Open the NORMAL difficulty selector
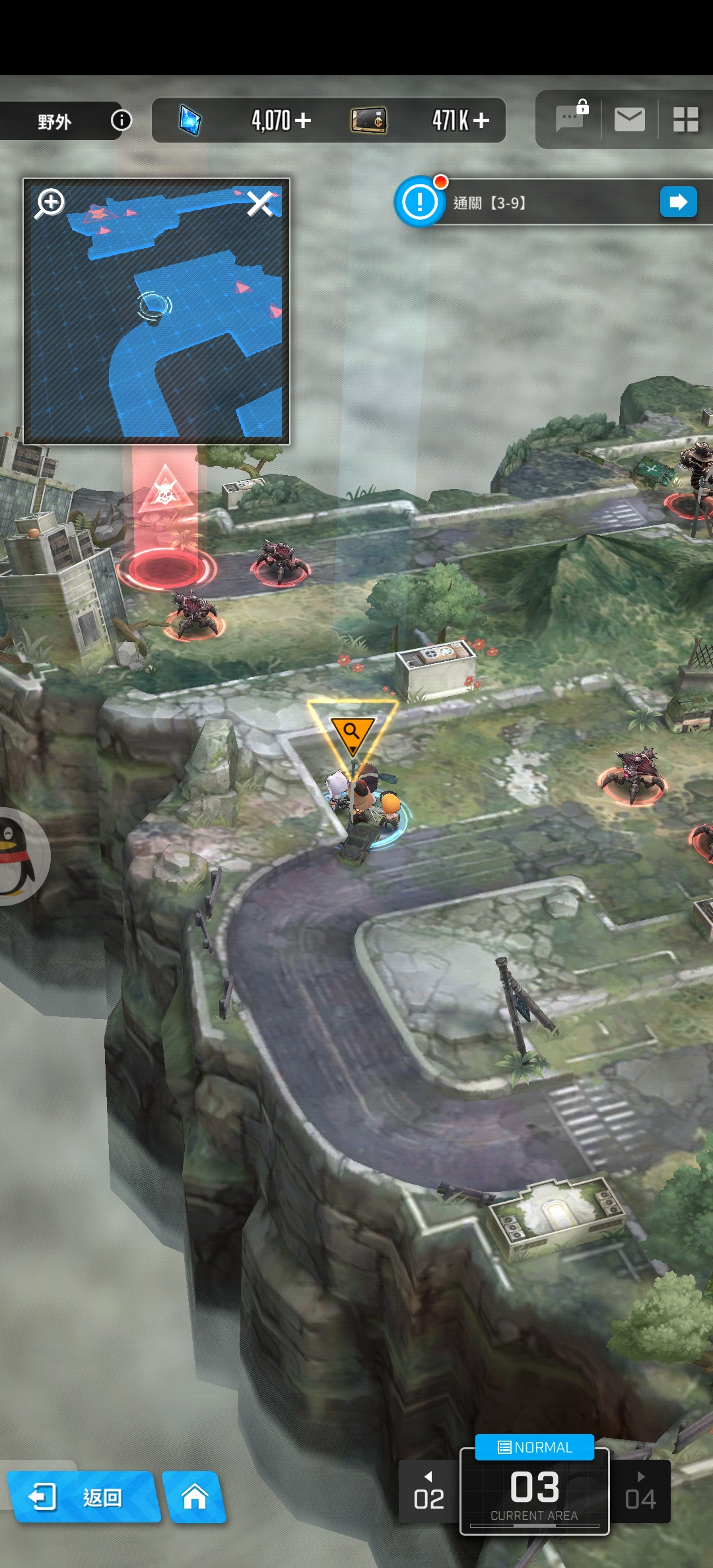 [x=535, y=1447]
